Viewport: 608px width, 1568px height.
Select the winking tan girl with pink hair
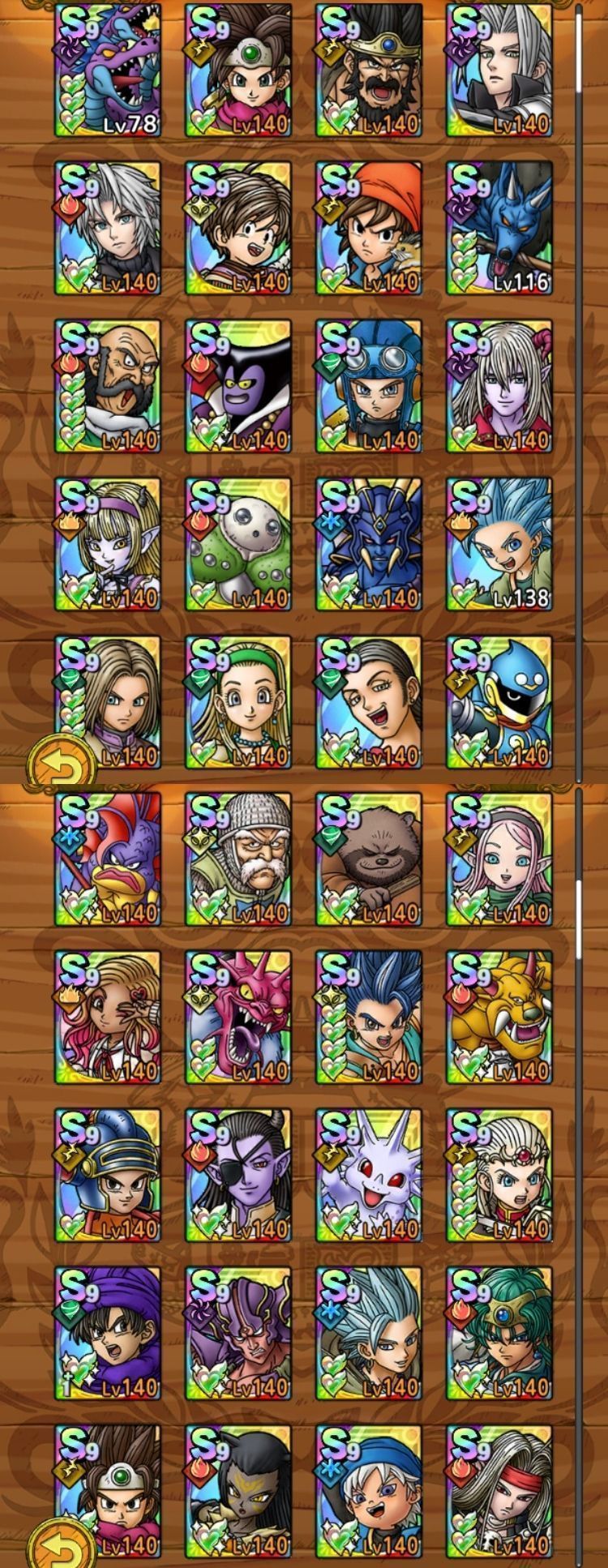(108, 1018)
